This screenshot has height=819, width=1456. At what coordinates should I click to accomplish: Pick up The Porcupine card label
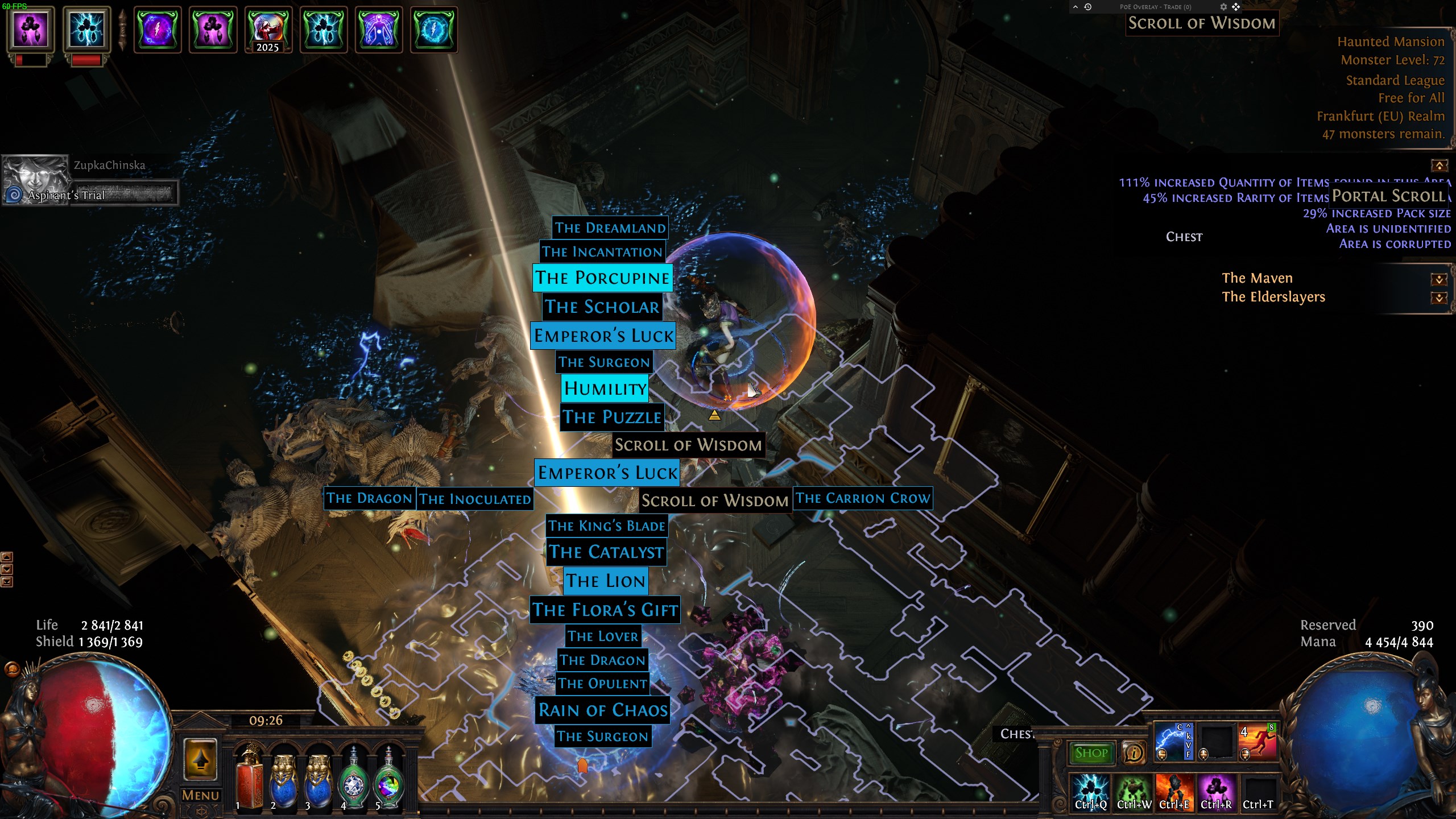point(602,278)
